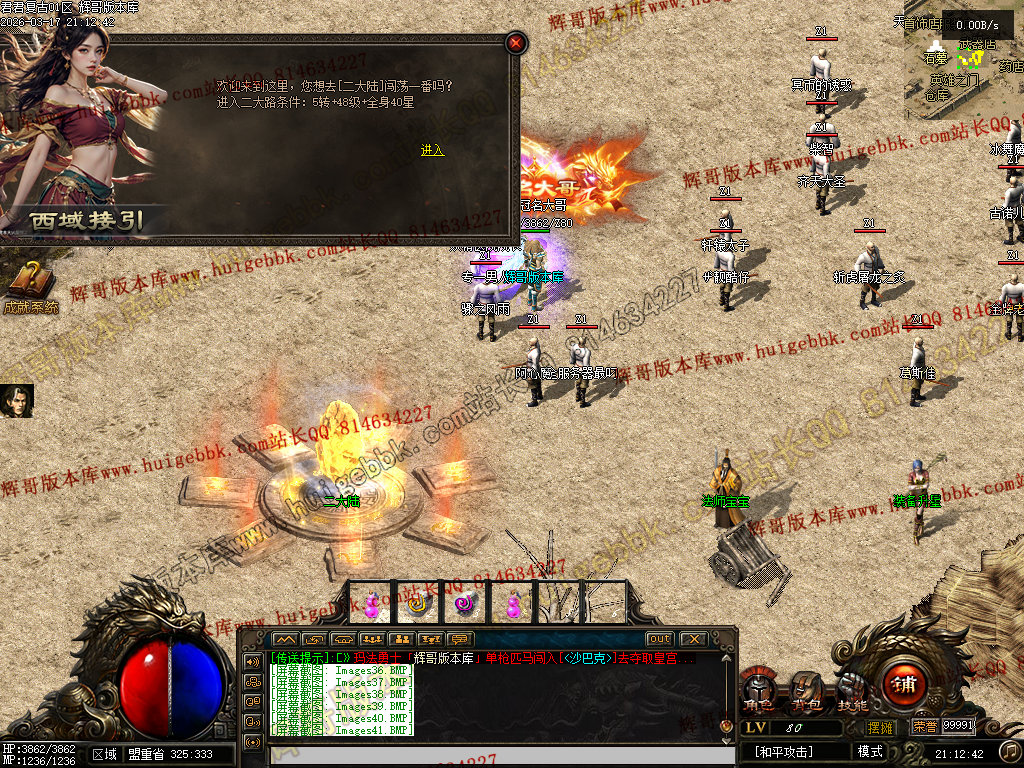This screenshot has width=1024, height=768.
Task: Switch attack mode via 模式 button
Action: pyautogui.click(x=870, y=752)
